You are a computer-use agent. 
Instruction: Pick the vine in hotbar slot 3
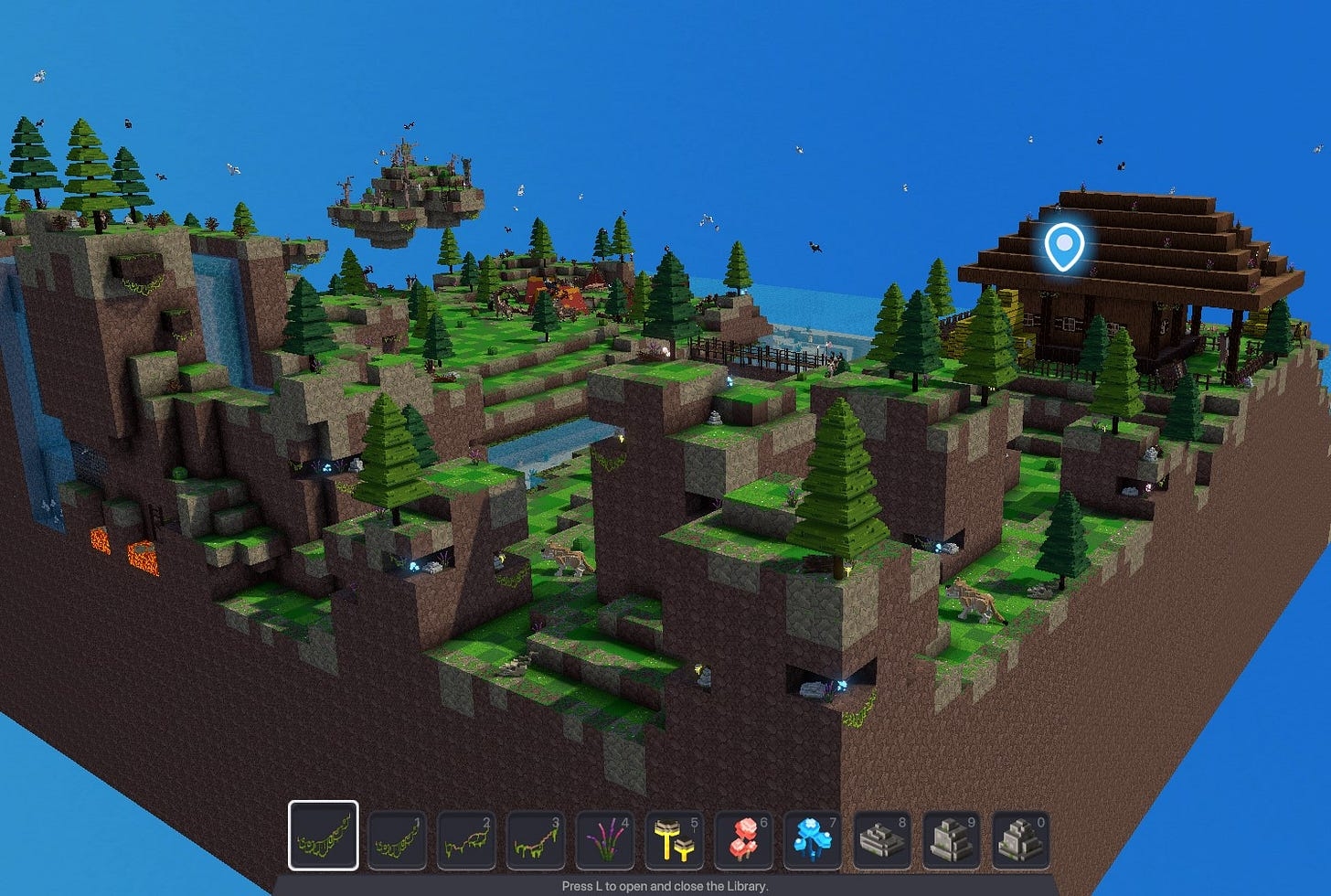click(537, 839)
